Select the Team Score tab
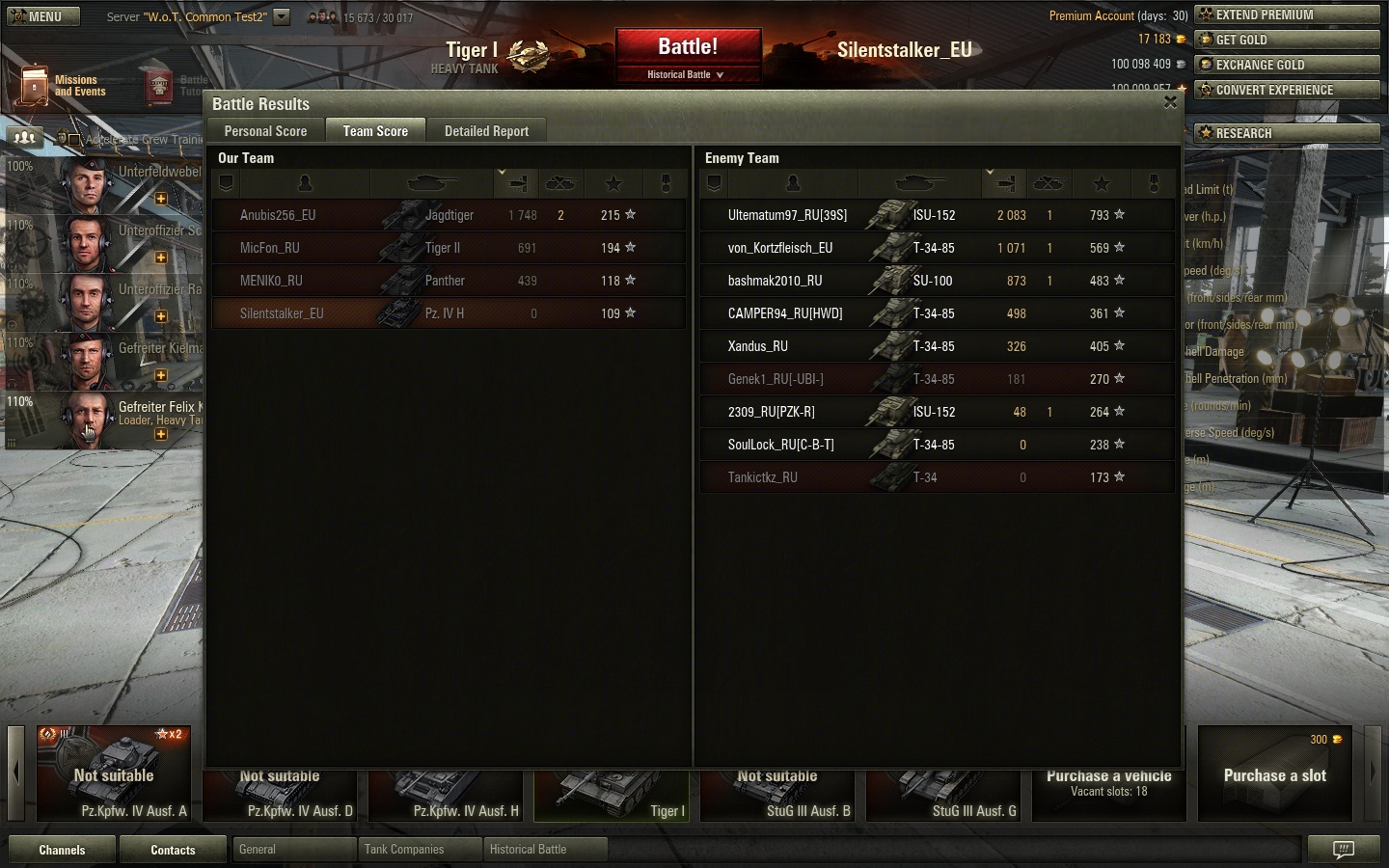Screen dimensions: 1389x868 [x=375, y=131]
